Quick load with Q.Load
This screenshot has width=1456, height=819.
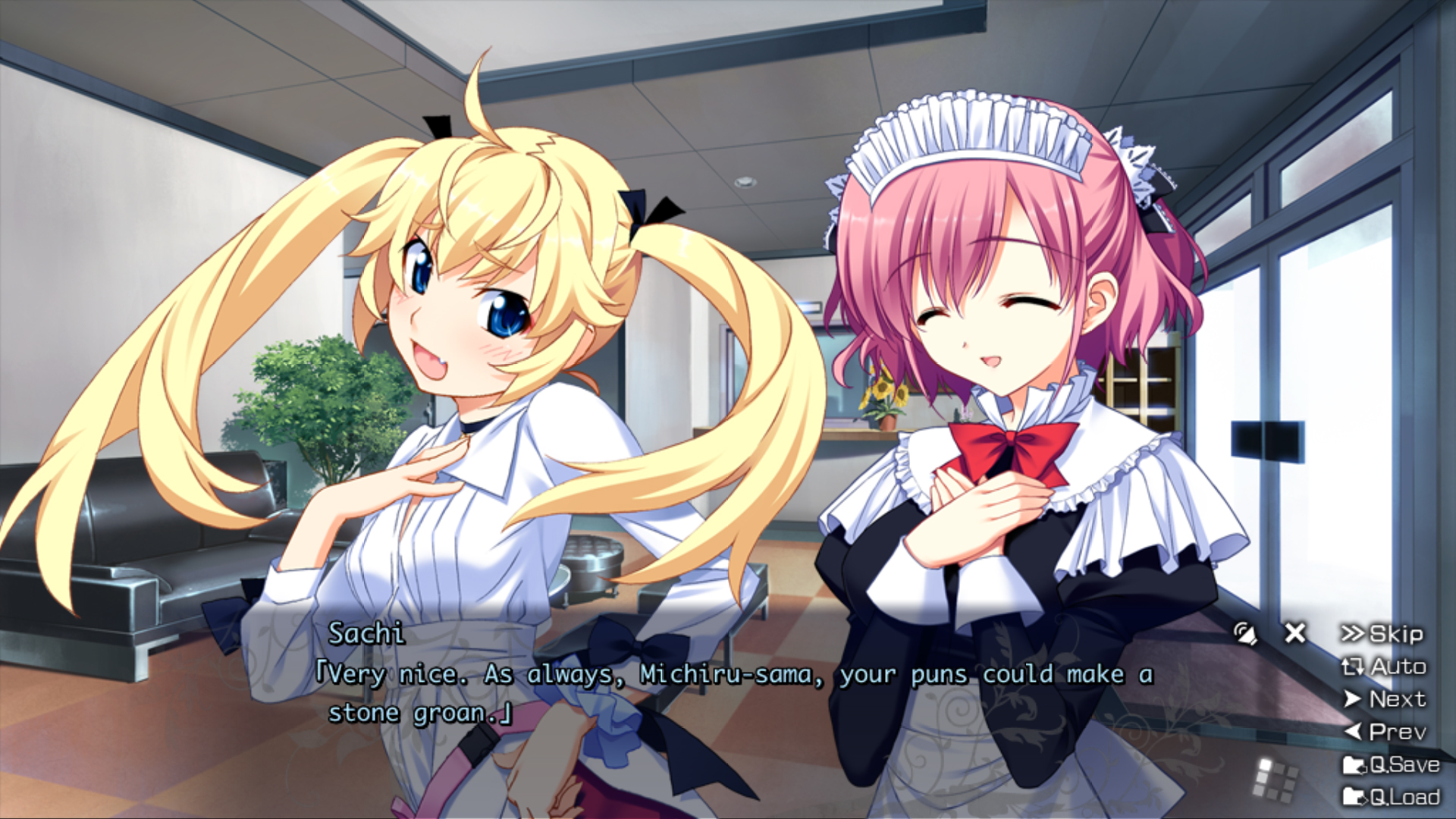1391,797
